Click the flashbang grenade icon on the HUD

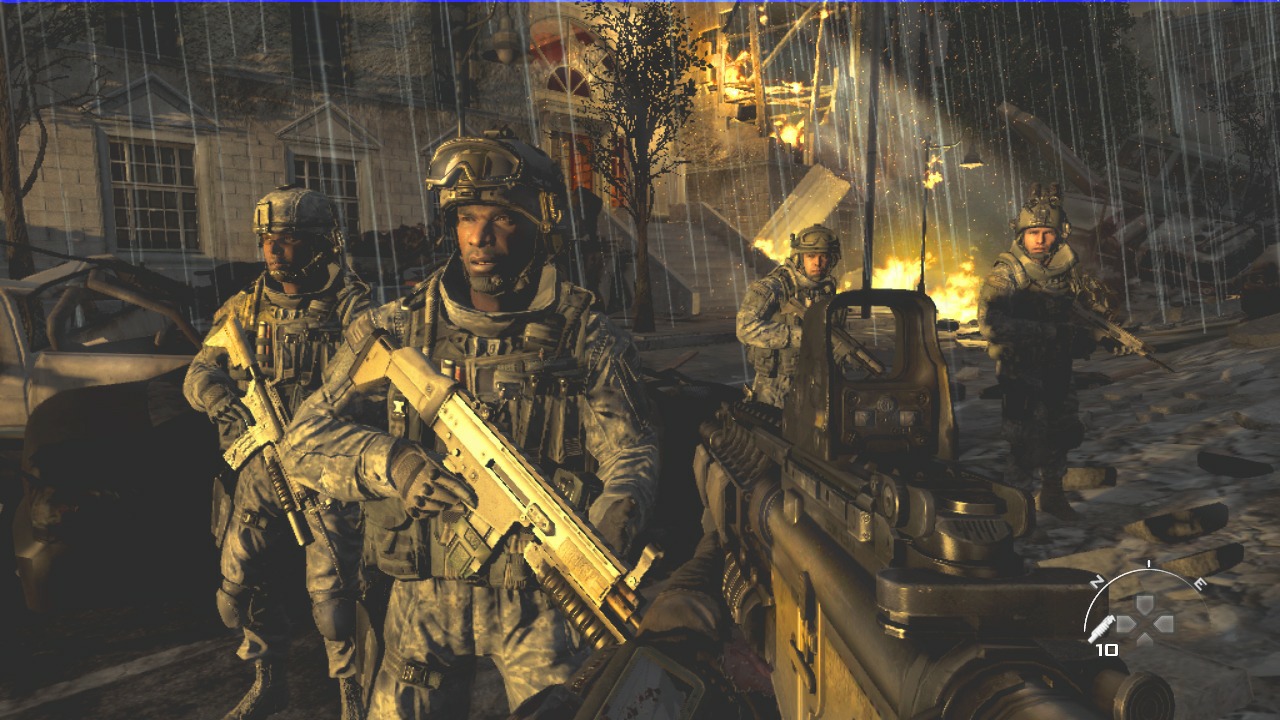pos(1102,628)
